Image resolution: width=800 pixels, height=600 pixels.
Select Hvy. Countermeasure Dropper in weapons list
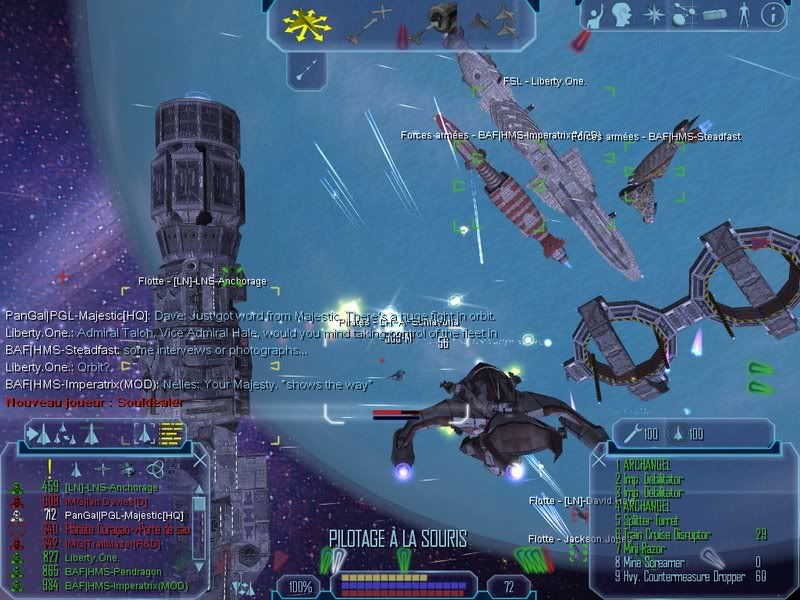pyautogui.click(x=678, y=576)
